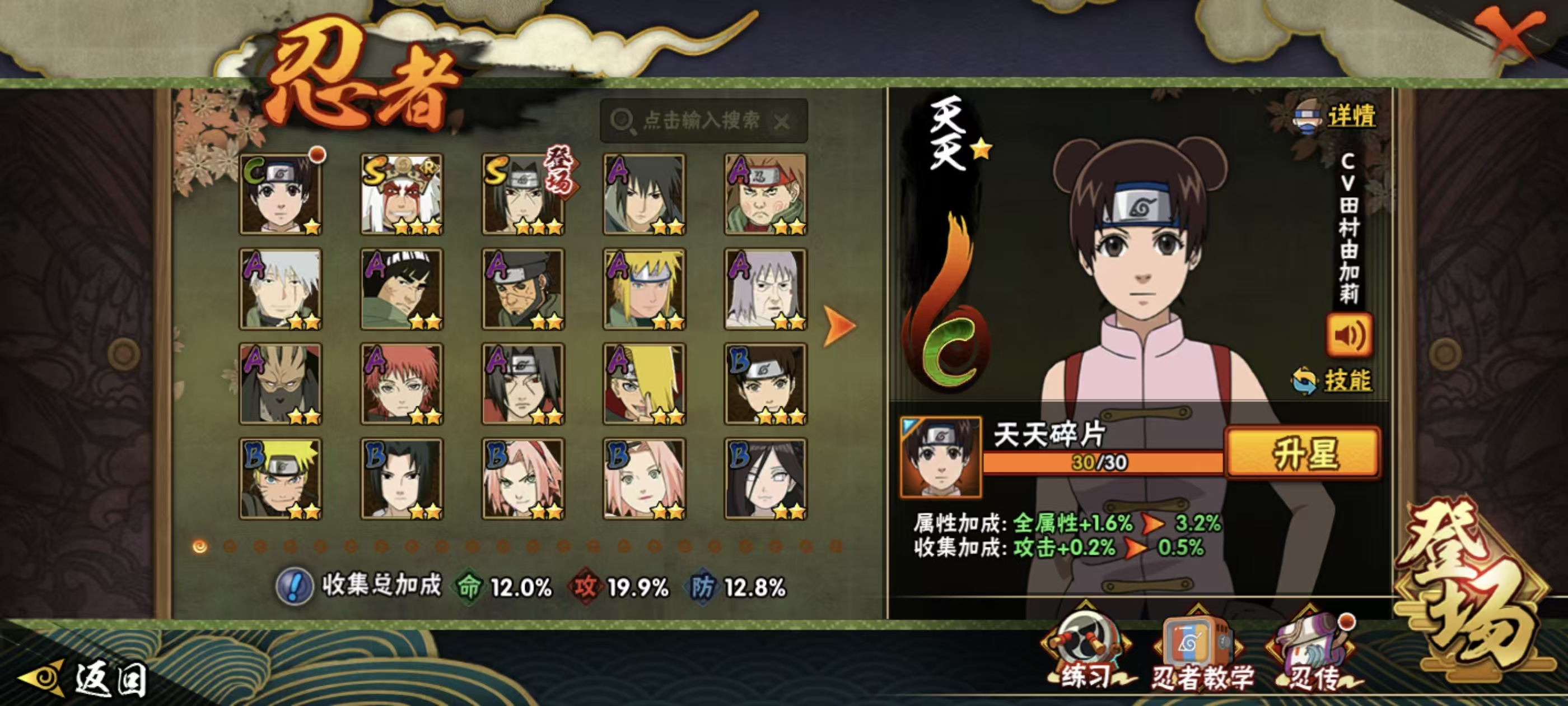Pick the B-rank Naruto portrait
The width and height of the screenshot is (1568, 706).
pos(281,479)
